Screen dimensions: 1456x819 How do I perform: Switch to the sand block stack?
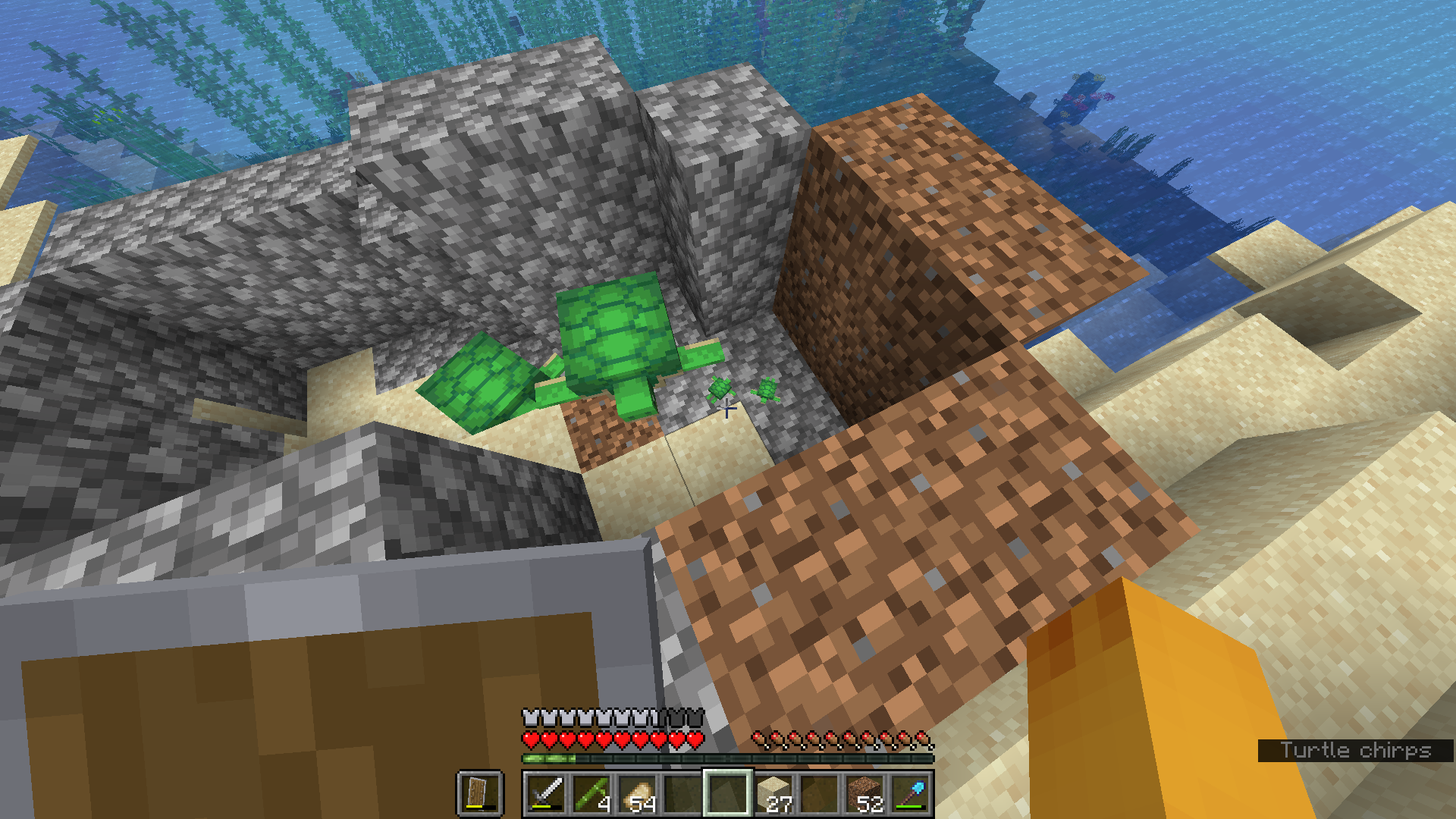(x=773, y=793)
